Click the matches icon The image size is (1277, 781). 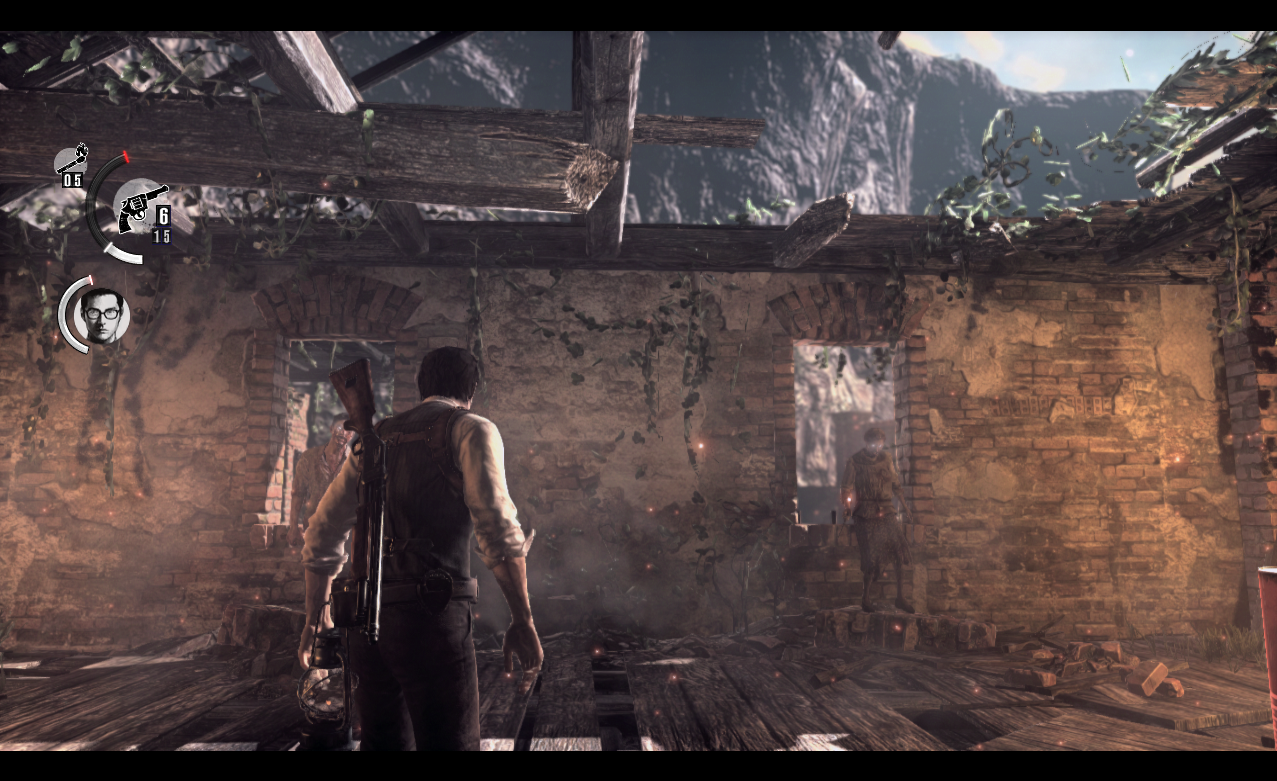(73, 160)
